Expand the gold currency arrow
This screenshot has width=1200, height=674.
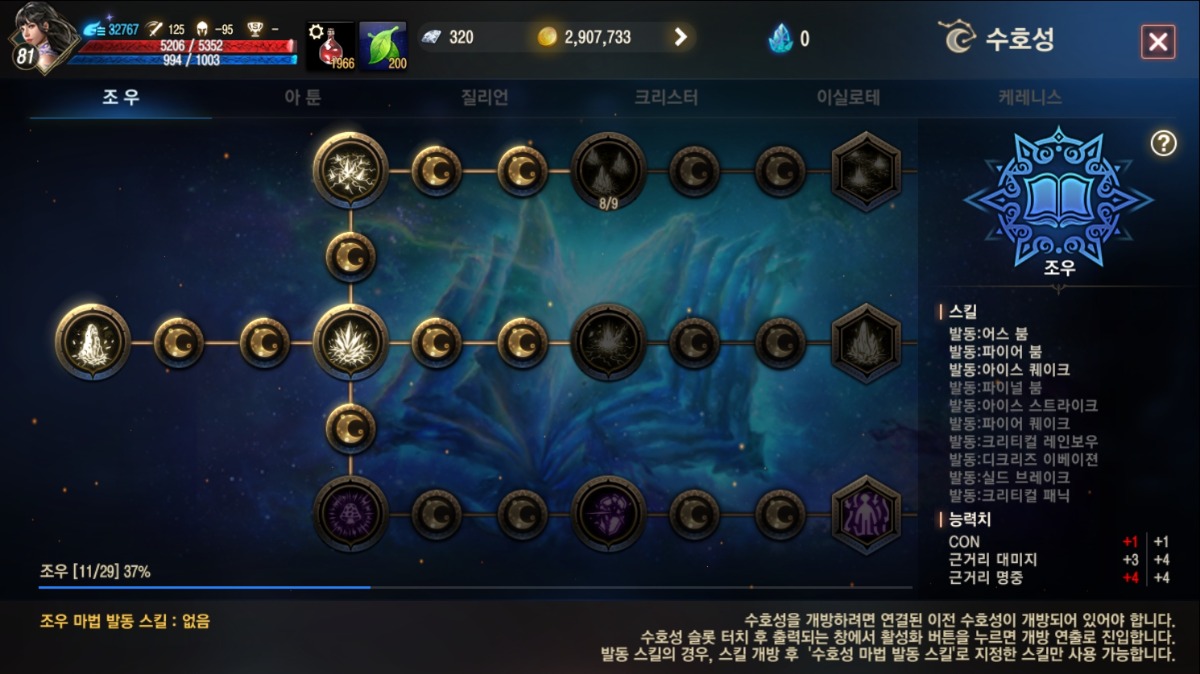pos(681,37)
